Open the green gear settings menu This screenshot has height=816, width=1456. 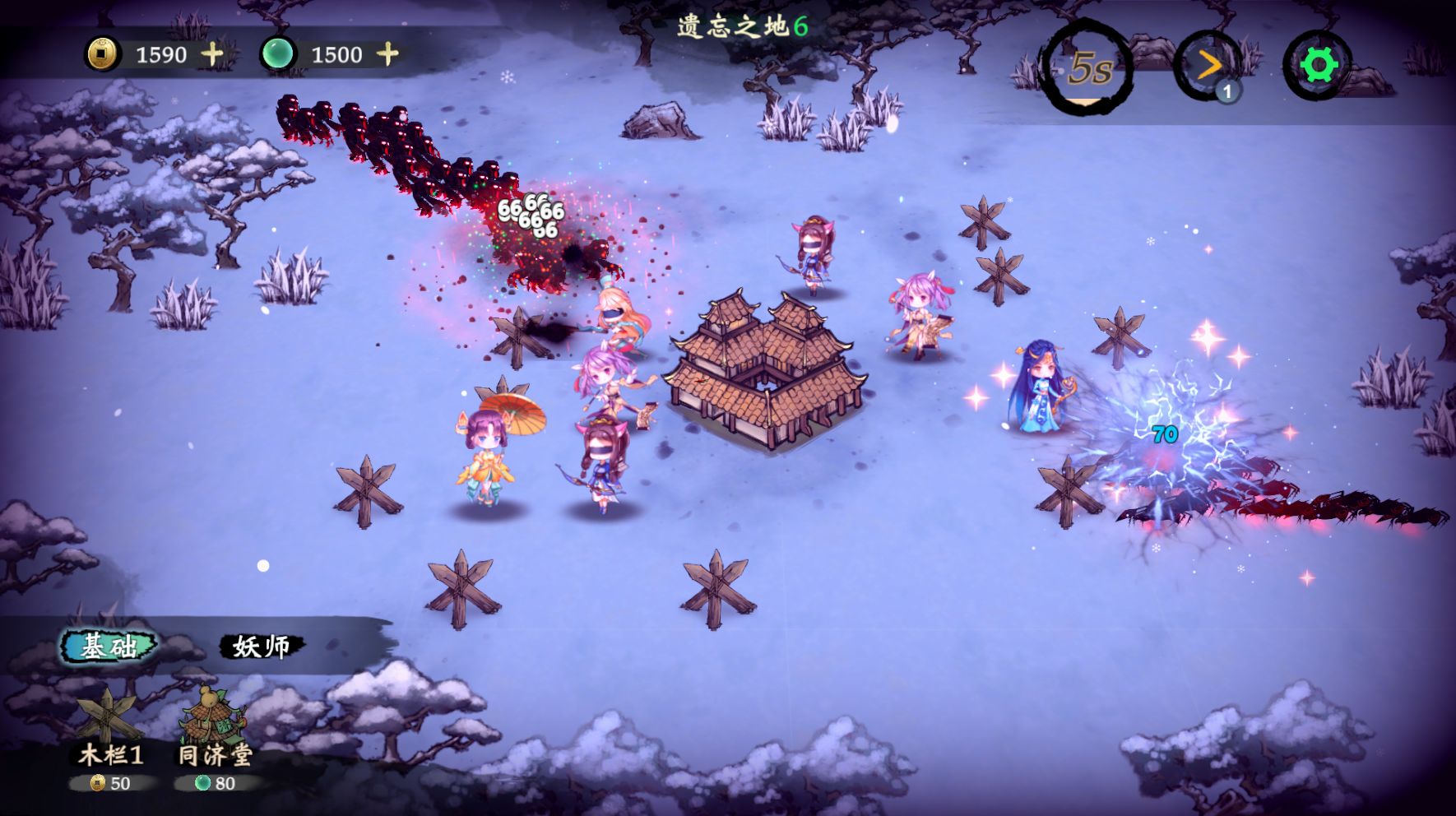coord(1318,65)
